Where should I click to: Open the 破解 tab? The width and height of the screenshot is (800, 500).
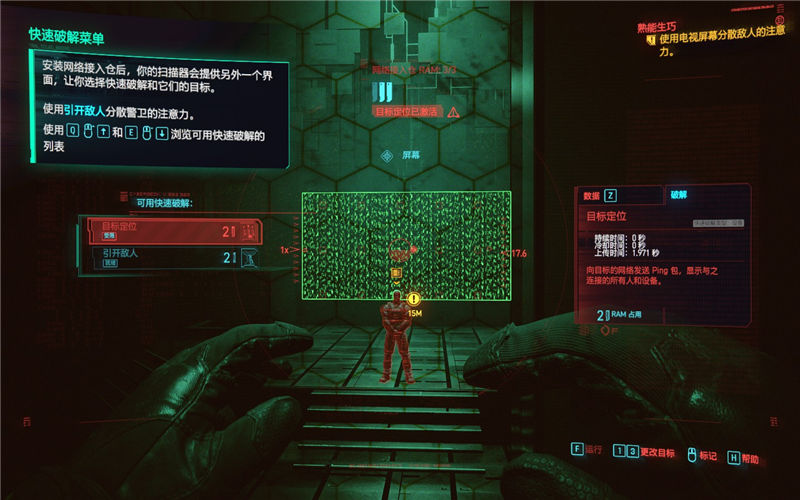click(680, 195)
